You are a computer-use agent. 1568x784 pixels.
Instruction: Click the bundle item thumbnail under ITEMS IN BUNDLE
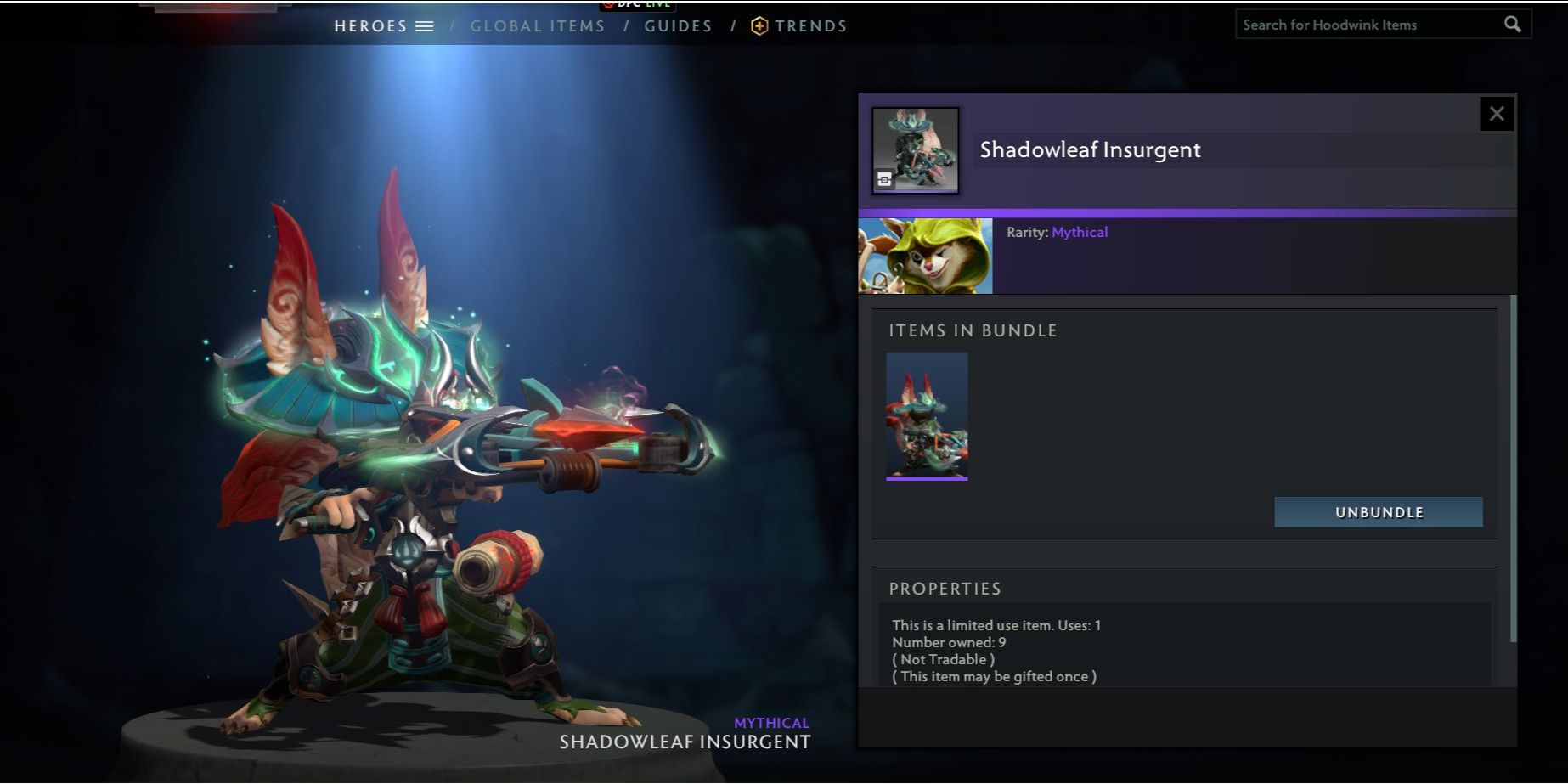click(x=926, y=416)
